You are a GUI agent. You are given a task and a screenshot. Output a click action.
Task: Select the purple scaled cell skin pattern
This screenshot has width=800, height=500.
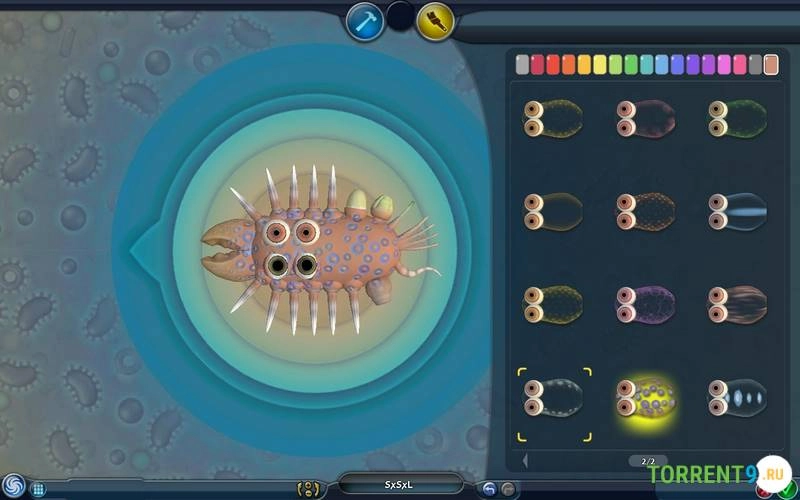point(645,303)
